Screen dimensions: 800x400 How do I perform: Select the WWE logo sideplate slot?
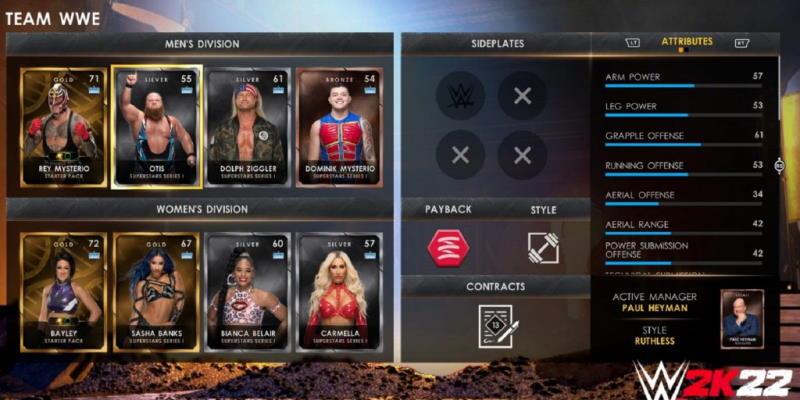point(460,96)
